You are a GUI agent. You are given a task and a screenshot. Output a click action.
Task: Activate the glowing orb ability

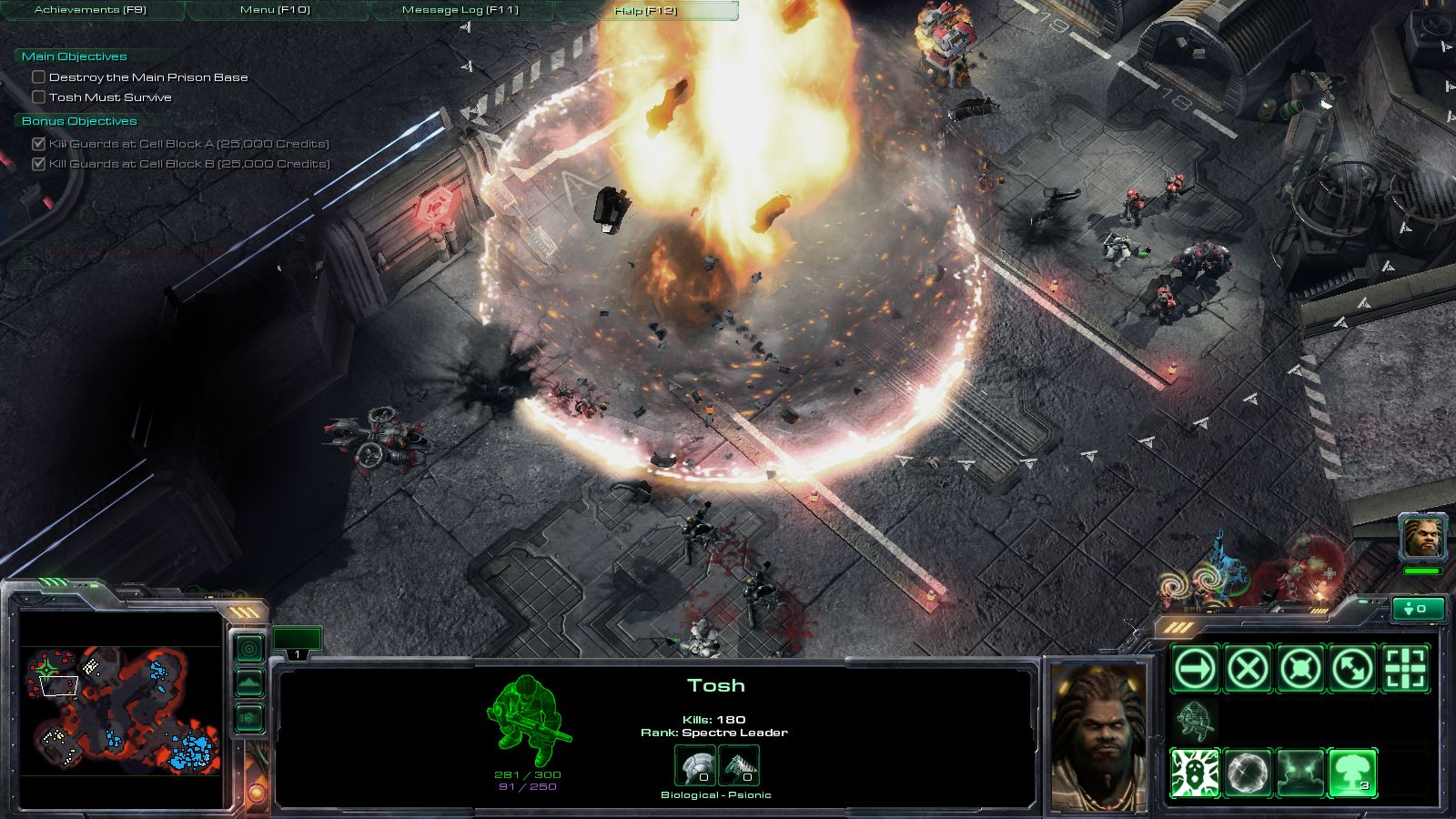1248,773
